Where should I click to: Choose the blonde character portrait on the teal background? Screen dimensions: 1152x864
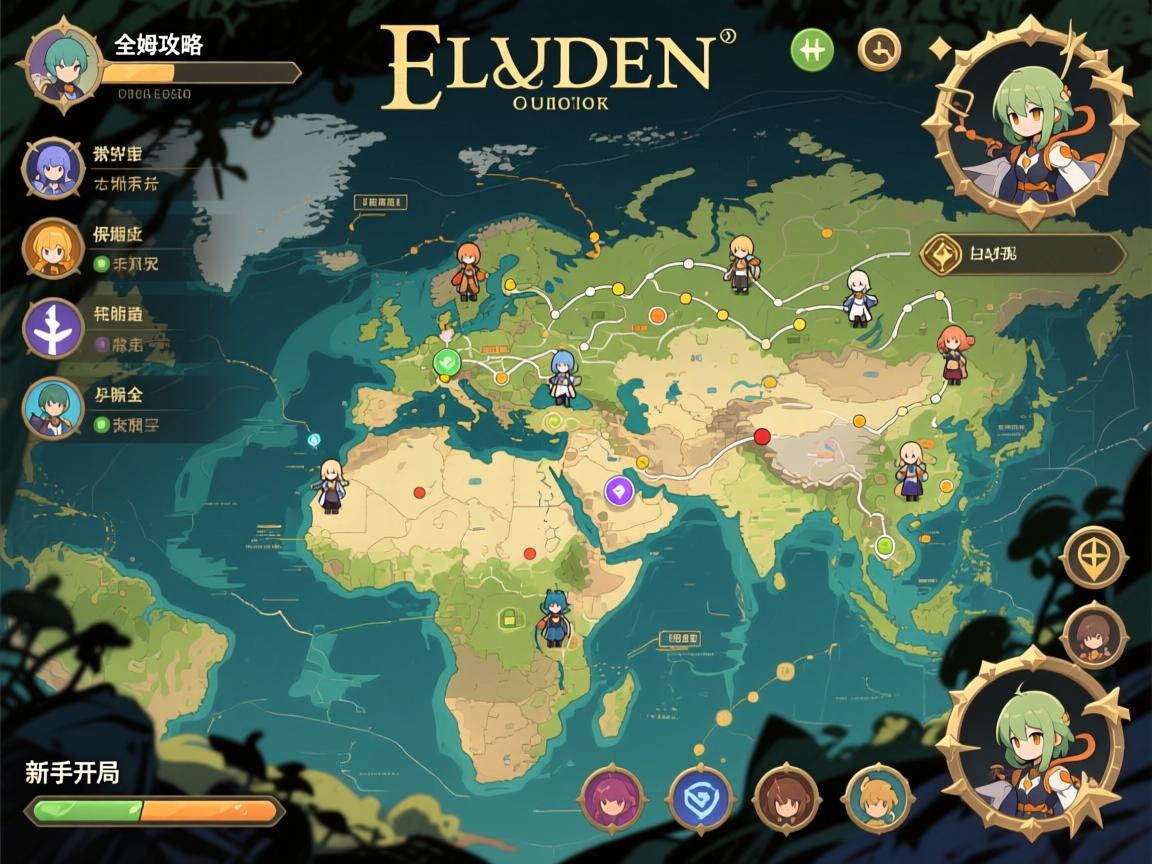pyautogui.click(x=877, y=798)
